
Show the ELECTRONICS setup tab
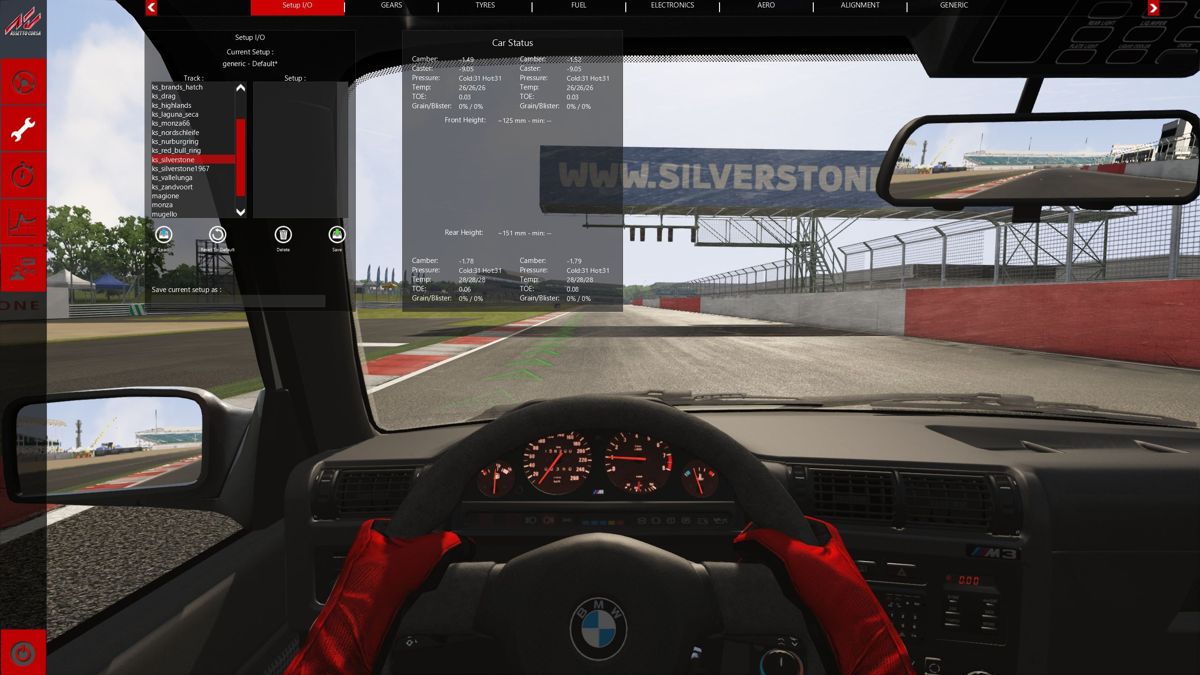(672, 6)
